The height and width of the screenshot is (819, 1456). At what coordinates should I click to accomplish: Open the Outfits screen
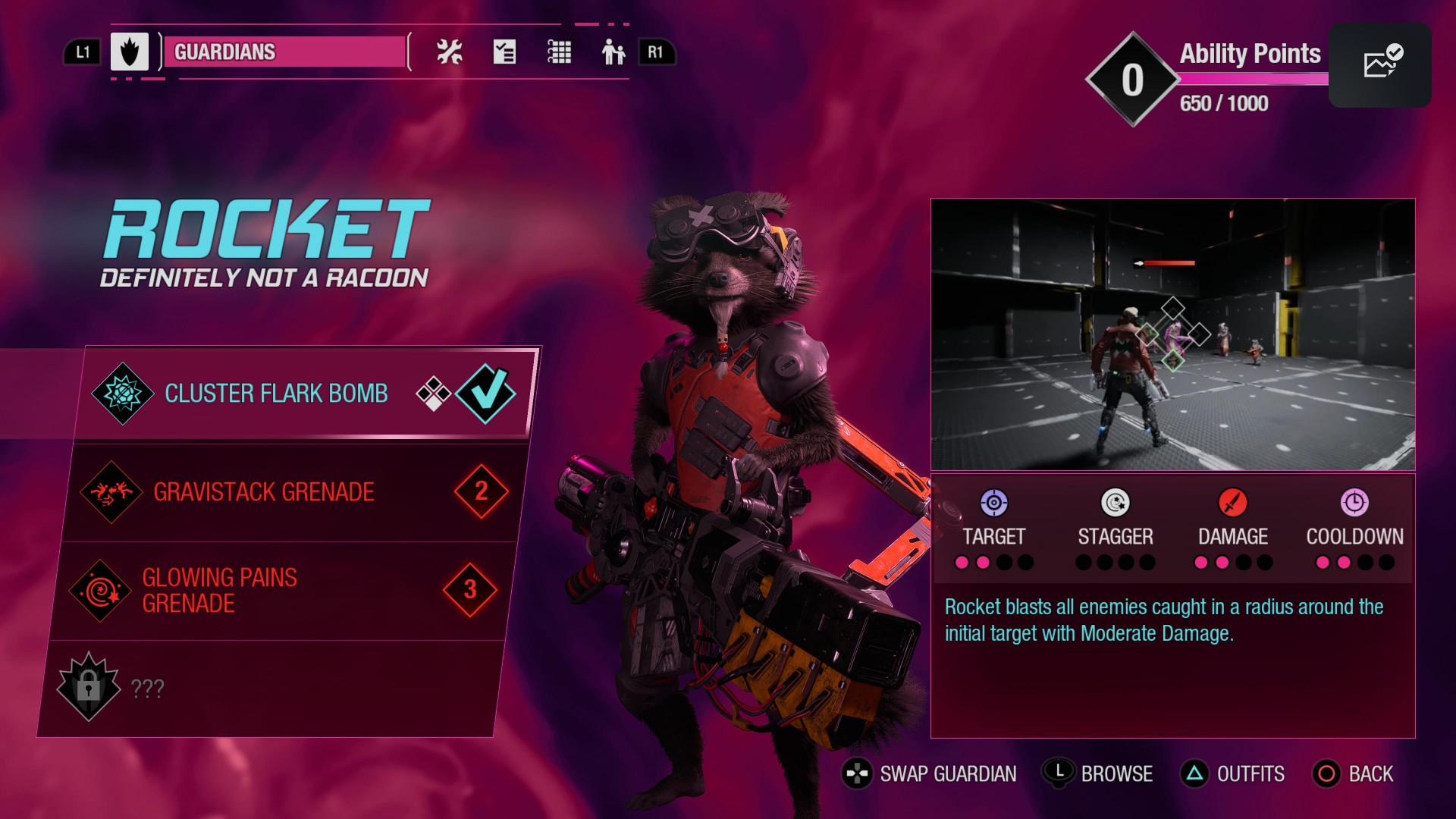(1233, 773)
